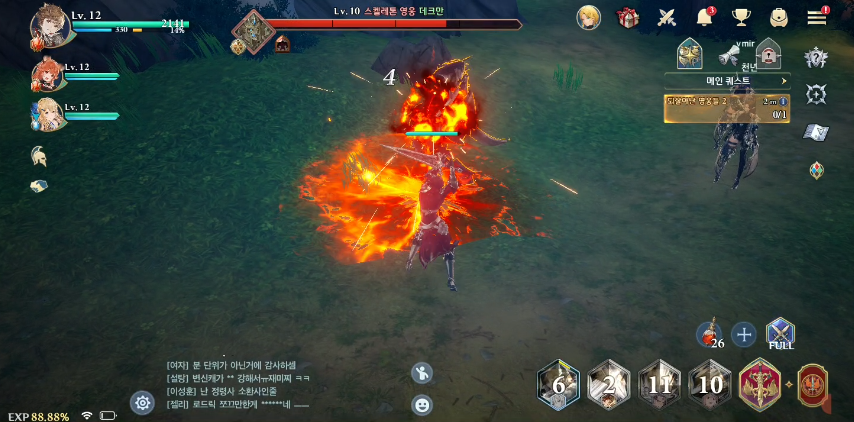The width and height of the screenshot is (854, 422).
Task: Open the handshake icon
Action: (38, 186)
